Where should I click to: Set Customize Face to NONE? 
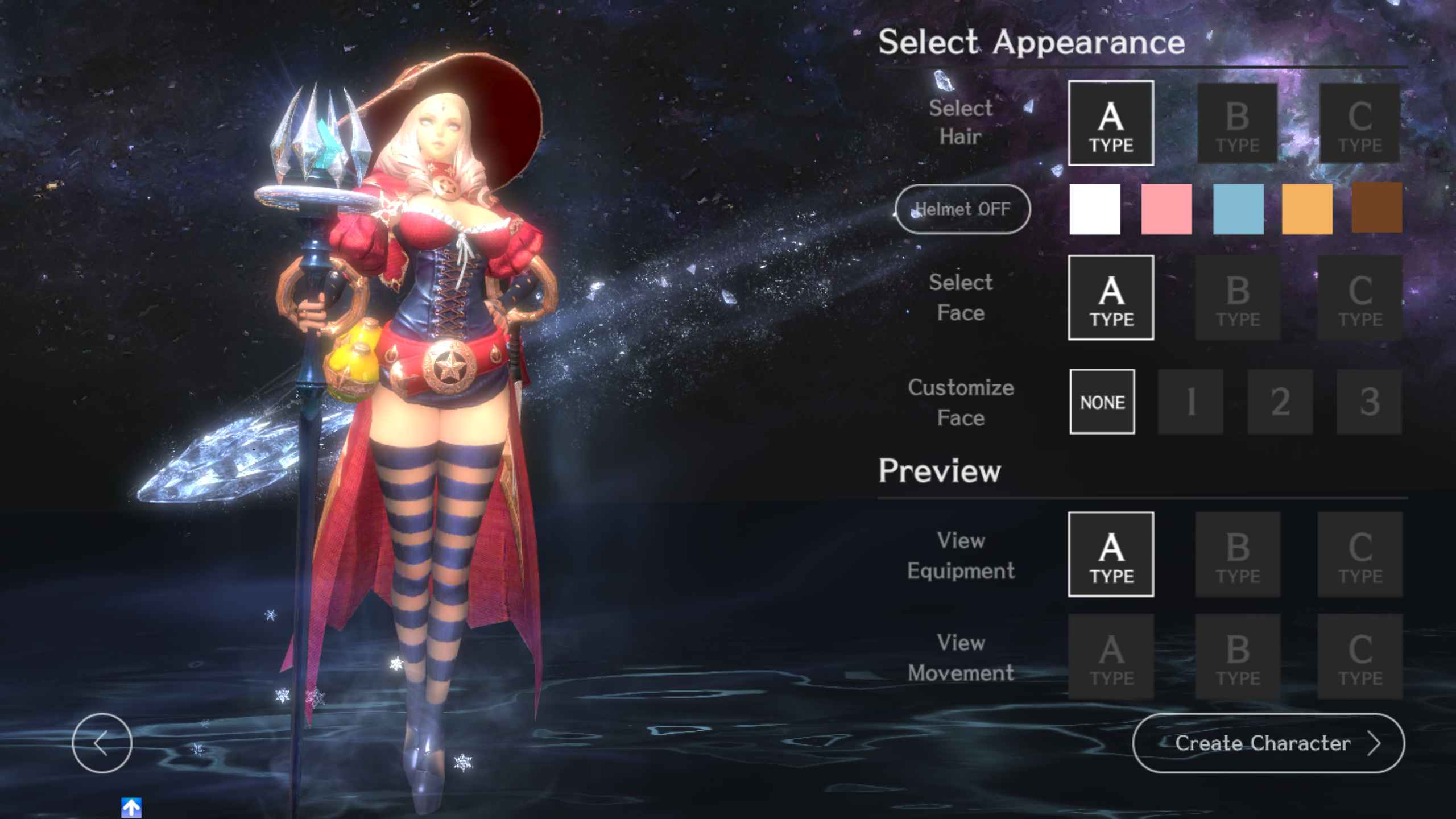pos(1102,402)
